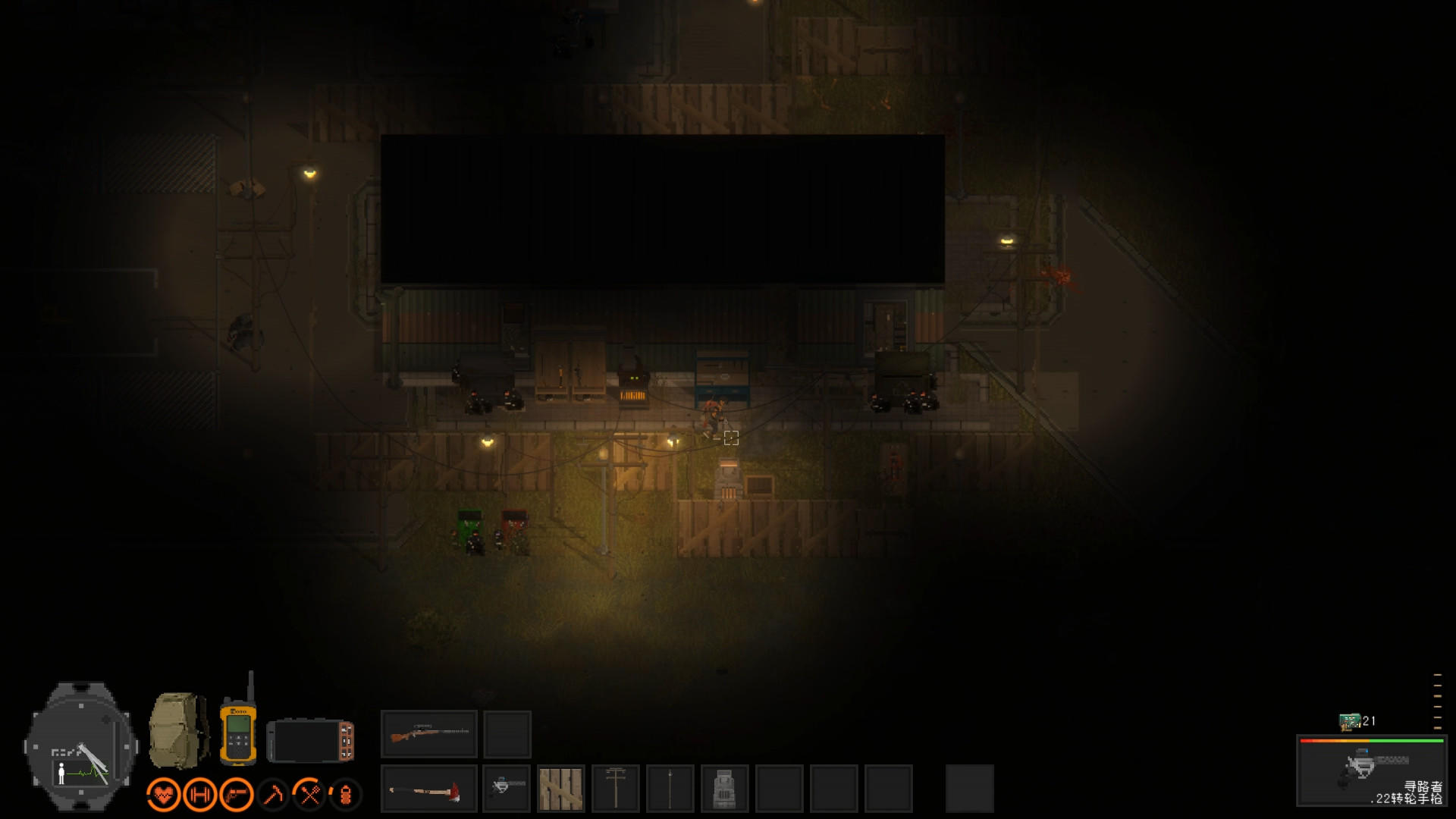Screen dimensions: 1456x819
Task: Click the telephone pole item slot
Action: coord(616,789)
